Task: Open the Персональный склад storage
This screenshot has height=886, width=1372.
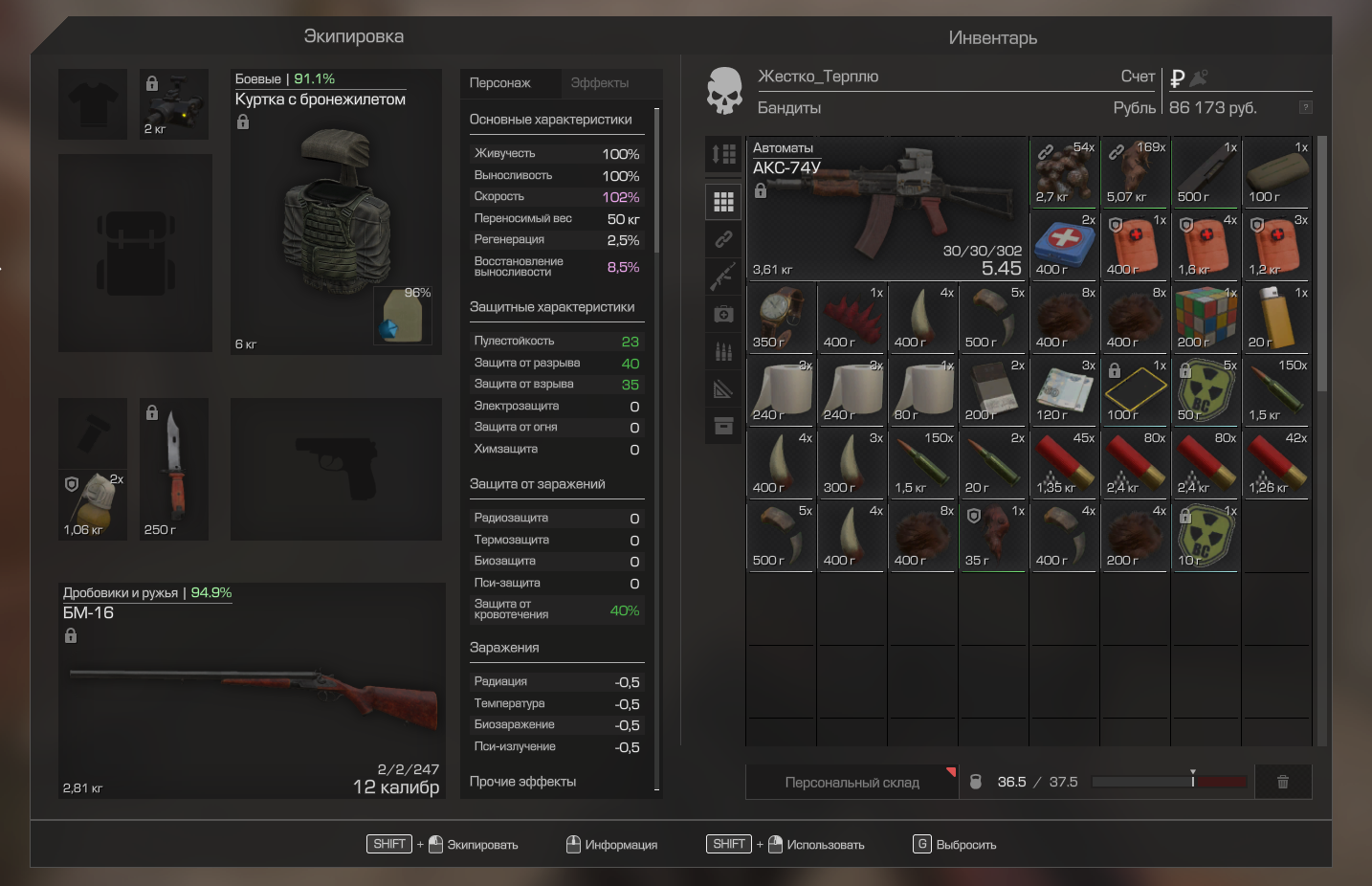Action: 852,783
